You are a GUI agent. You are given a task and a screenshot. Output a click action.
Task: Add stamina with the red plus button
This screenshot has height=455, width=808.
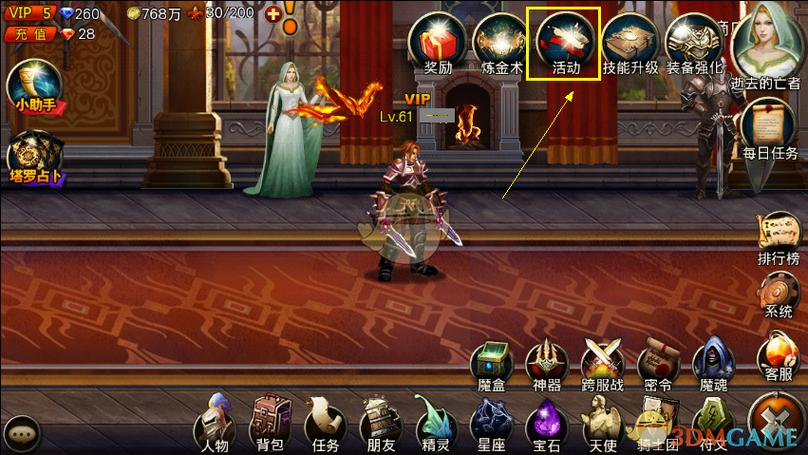point(271,14)
